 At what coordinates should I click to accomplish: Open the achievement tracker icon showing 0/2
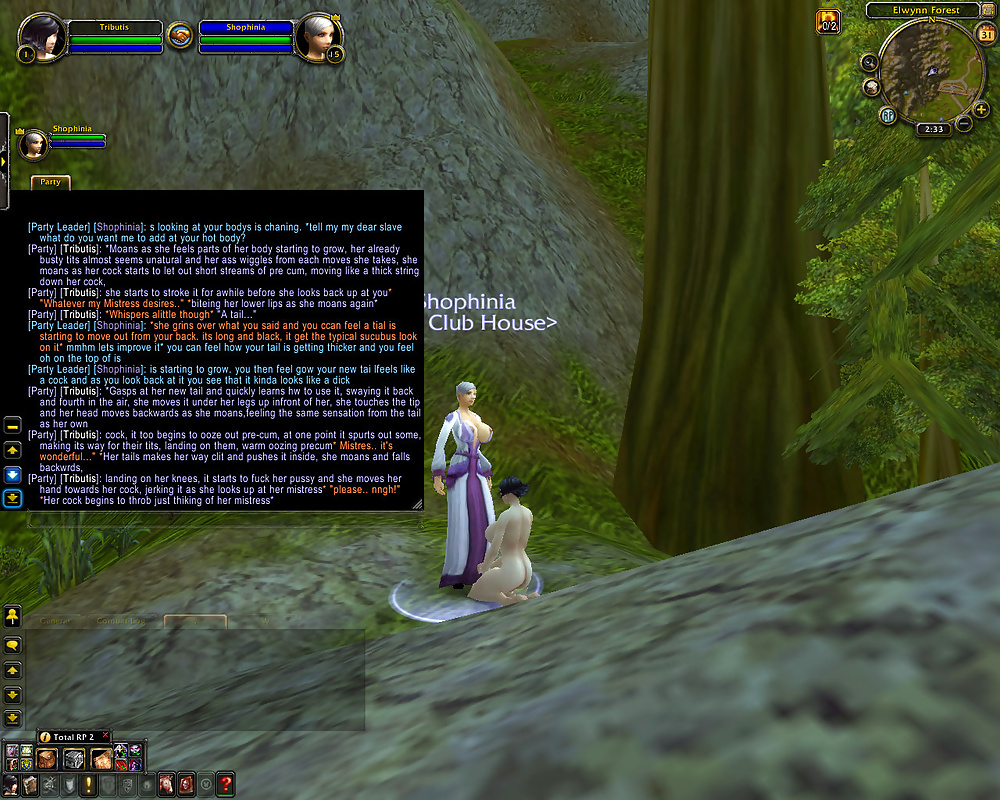pos(828,21)
